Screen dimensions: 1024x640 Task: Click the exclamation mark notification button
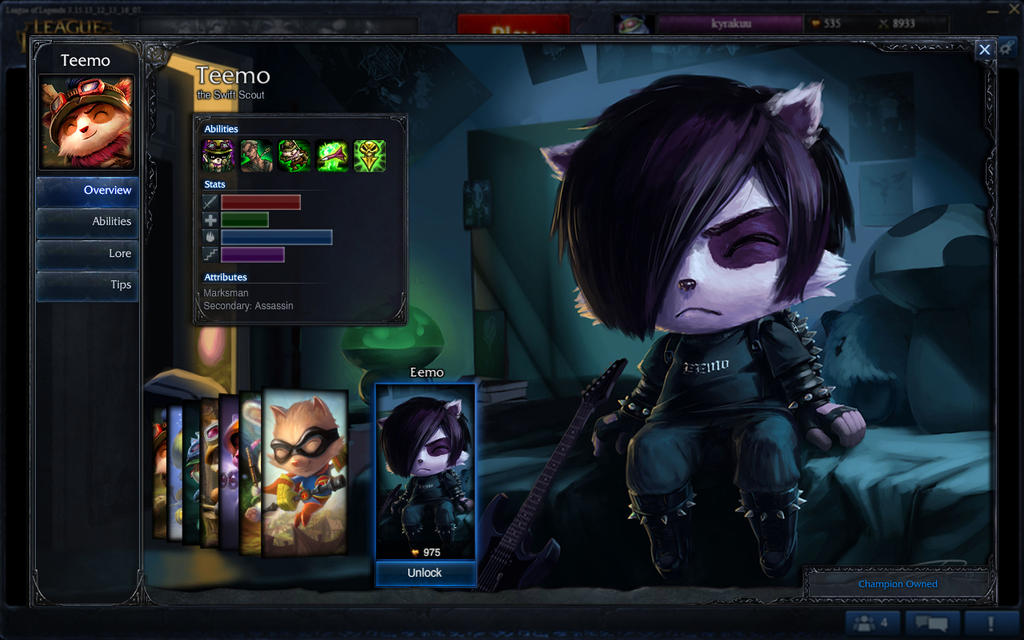(x=991, y=623)
